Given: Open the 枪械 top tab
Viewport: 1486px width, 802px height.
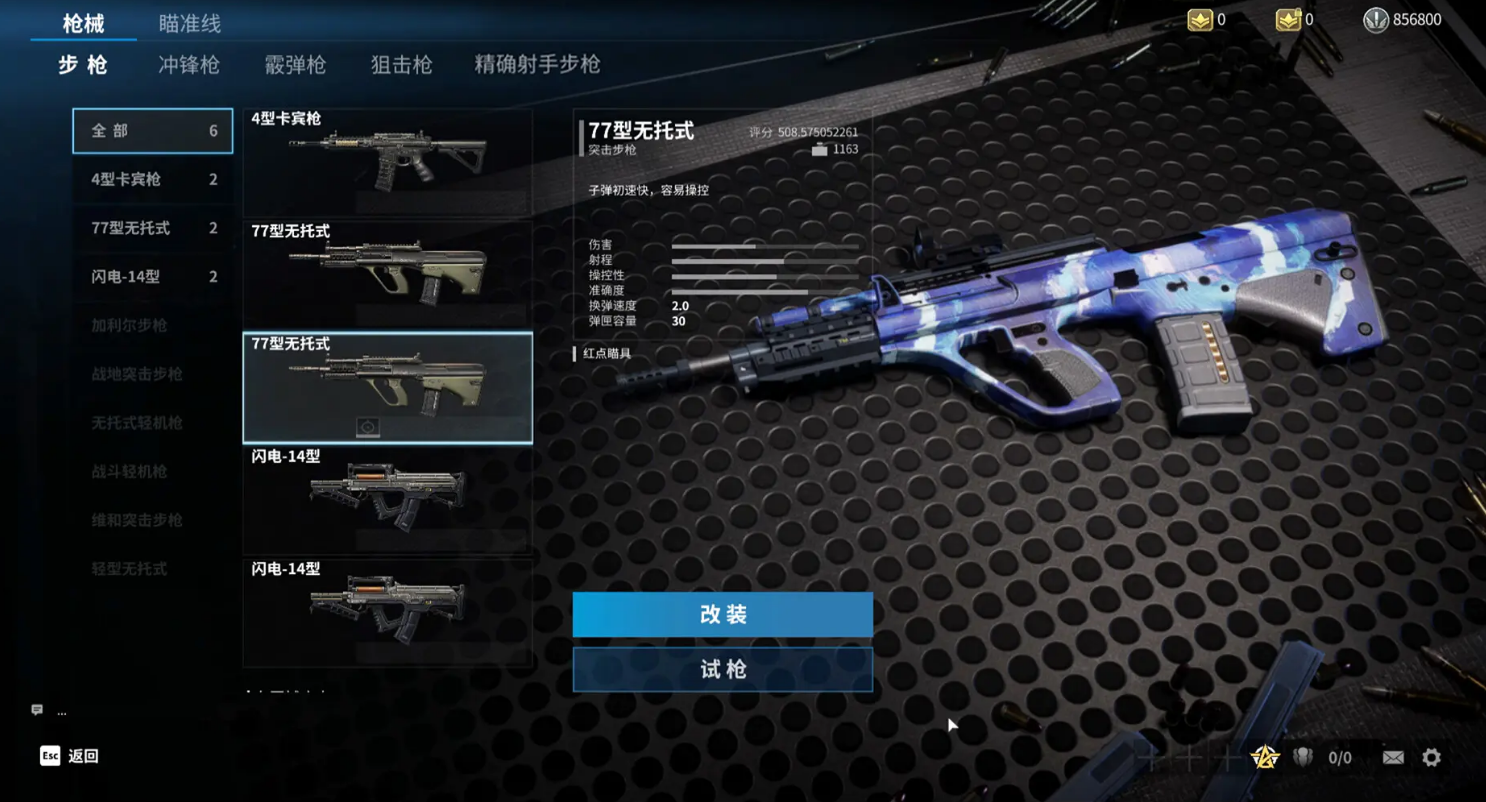Looking at the screenshot, I should 83,23.
